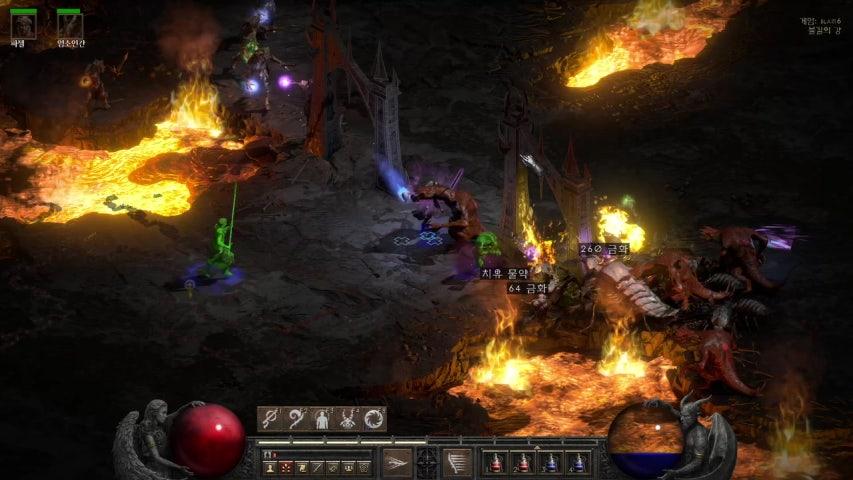Open the character sheet from the mini menu

271,467
